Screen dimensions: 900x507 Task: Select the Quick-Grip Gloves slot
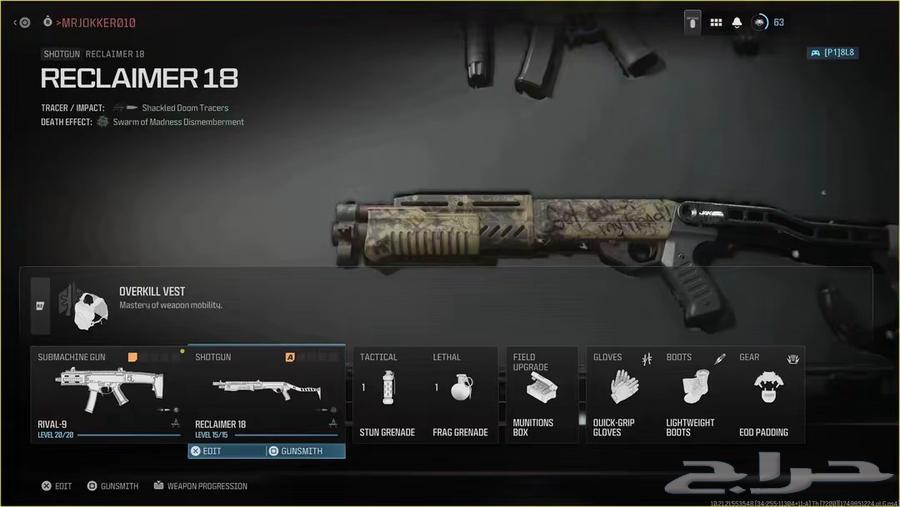(620, 394)
